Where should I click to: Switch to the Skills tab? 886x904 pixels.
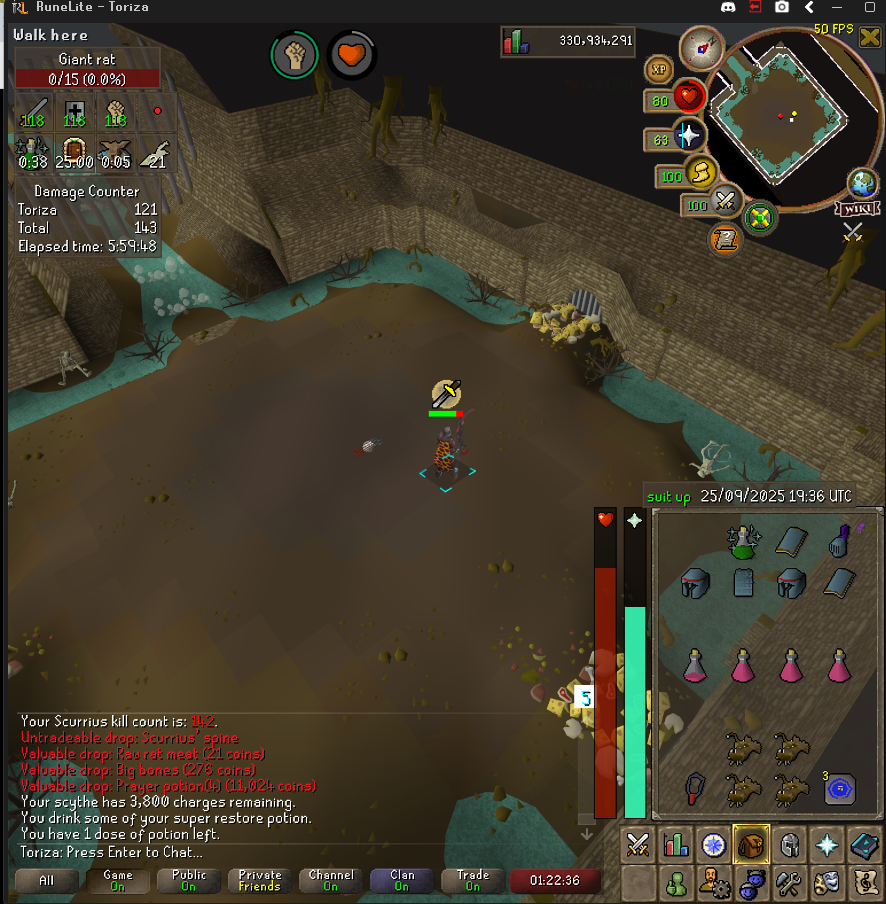[x=675, y=846]
